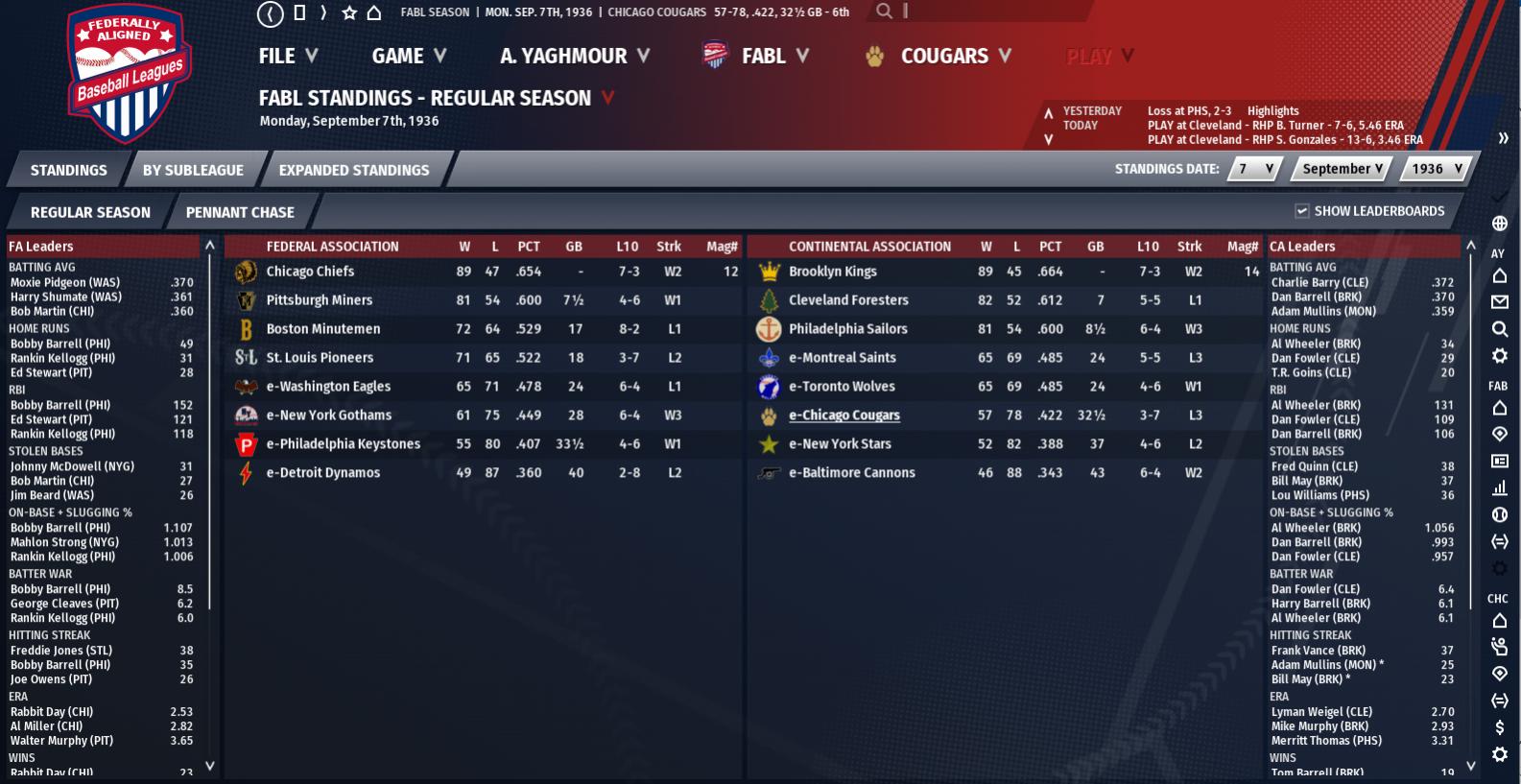The width and height of the screenshot is (1521, 784).
Task: Open the COUGARS team menu
Action: (x=940, y=57)
